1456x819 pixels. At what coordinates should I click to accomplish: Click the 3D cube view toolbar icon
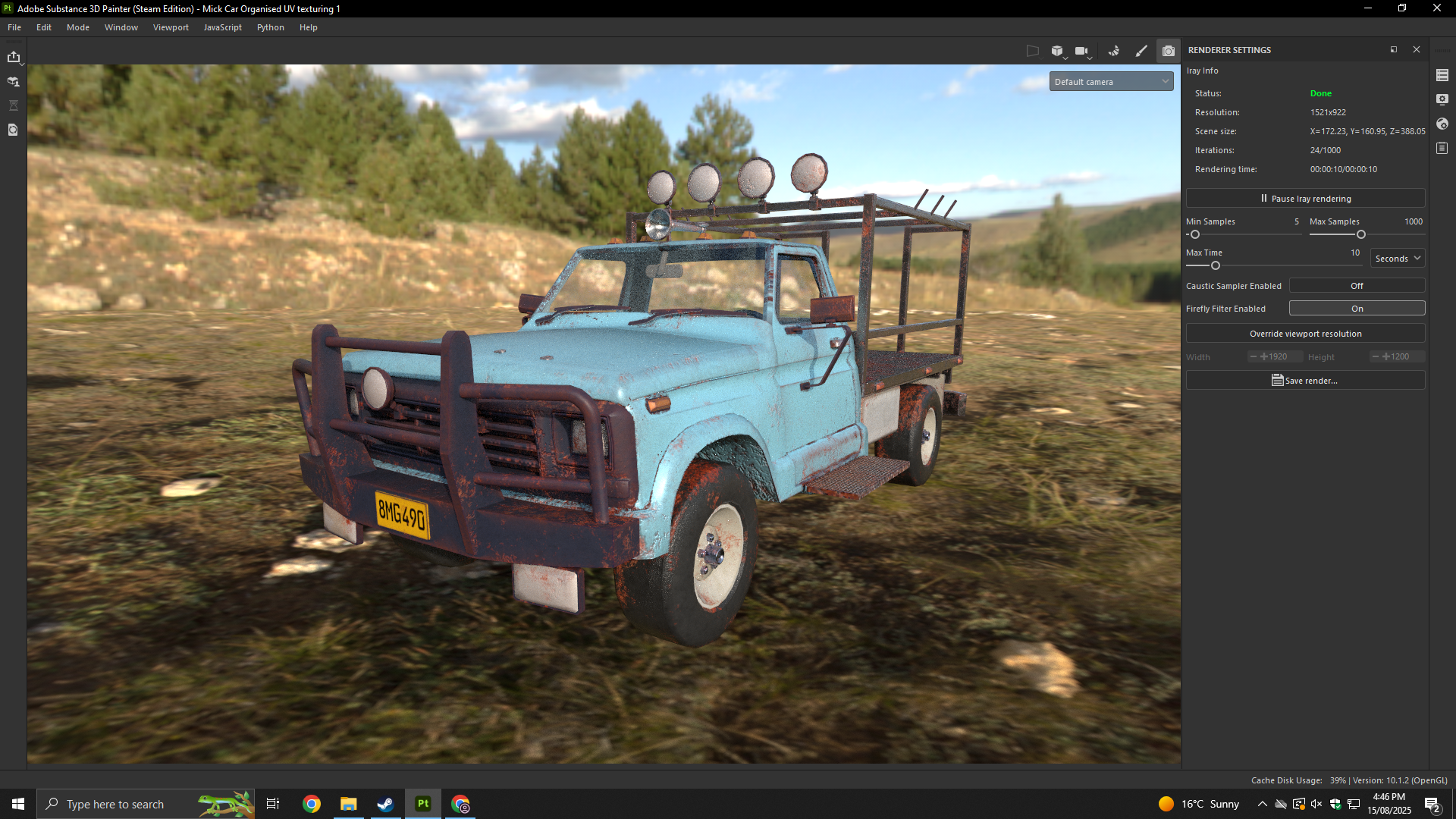point(1057,51)
